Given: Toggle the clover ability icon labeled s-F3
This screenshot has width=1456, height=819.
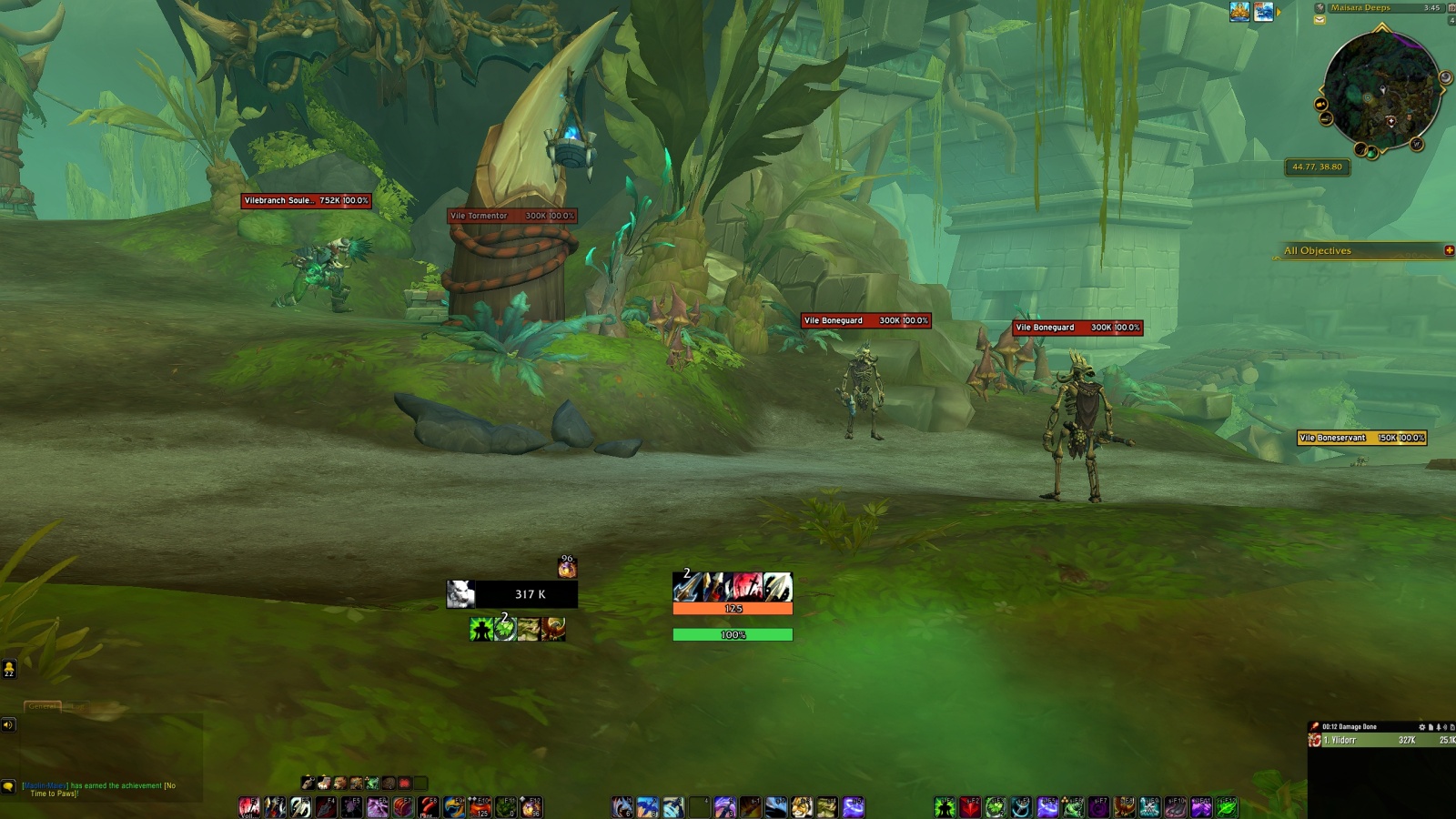Looking at the screenshot, I should pos(996,805).
